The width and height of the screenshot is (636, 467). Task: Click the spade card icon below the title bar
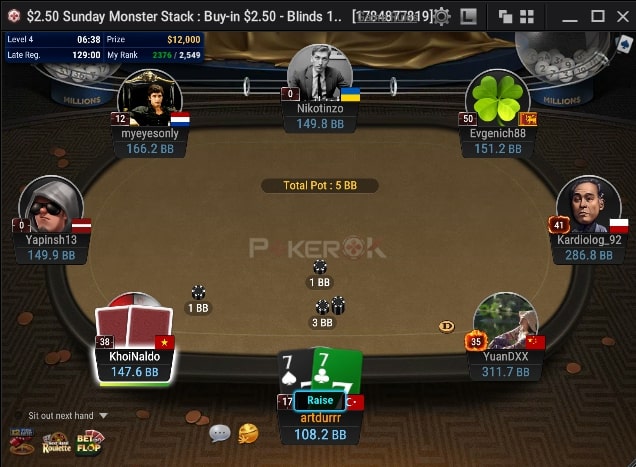625,44
